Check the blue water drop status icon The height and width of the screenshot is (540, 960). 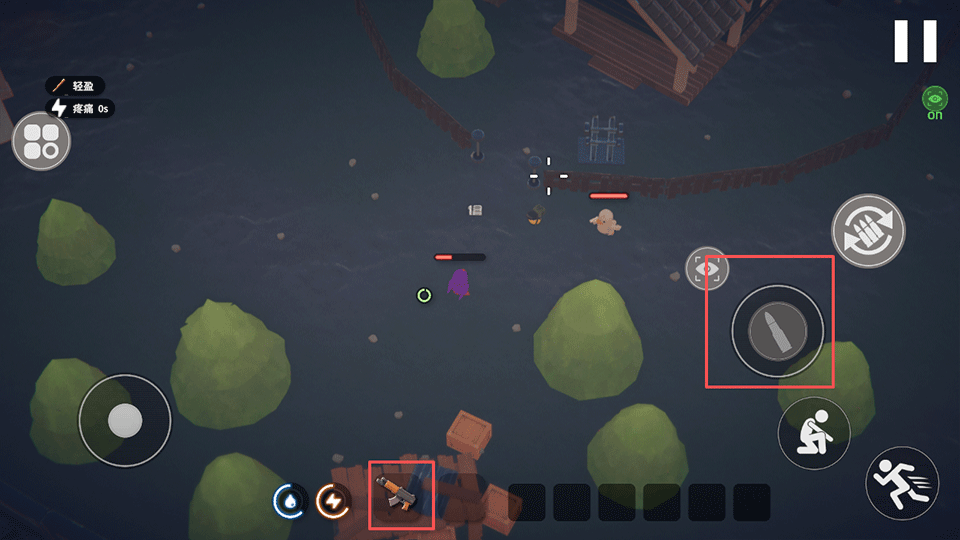[x=289, y=501]
